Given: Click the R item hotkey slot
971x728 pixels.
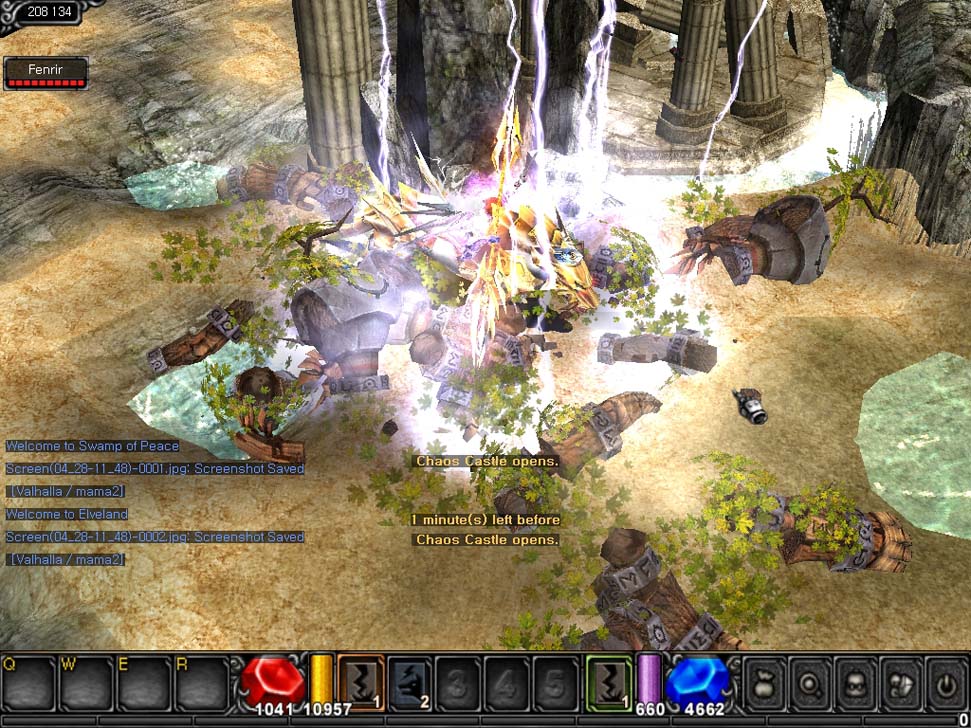Looking at the screenshot, I should [201, 682].
